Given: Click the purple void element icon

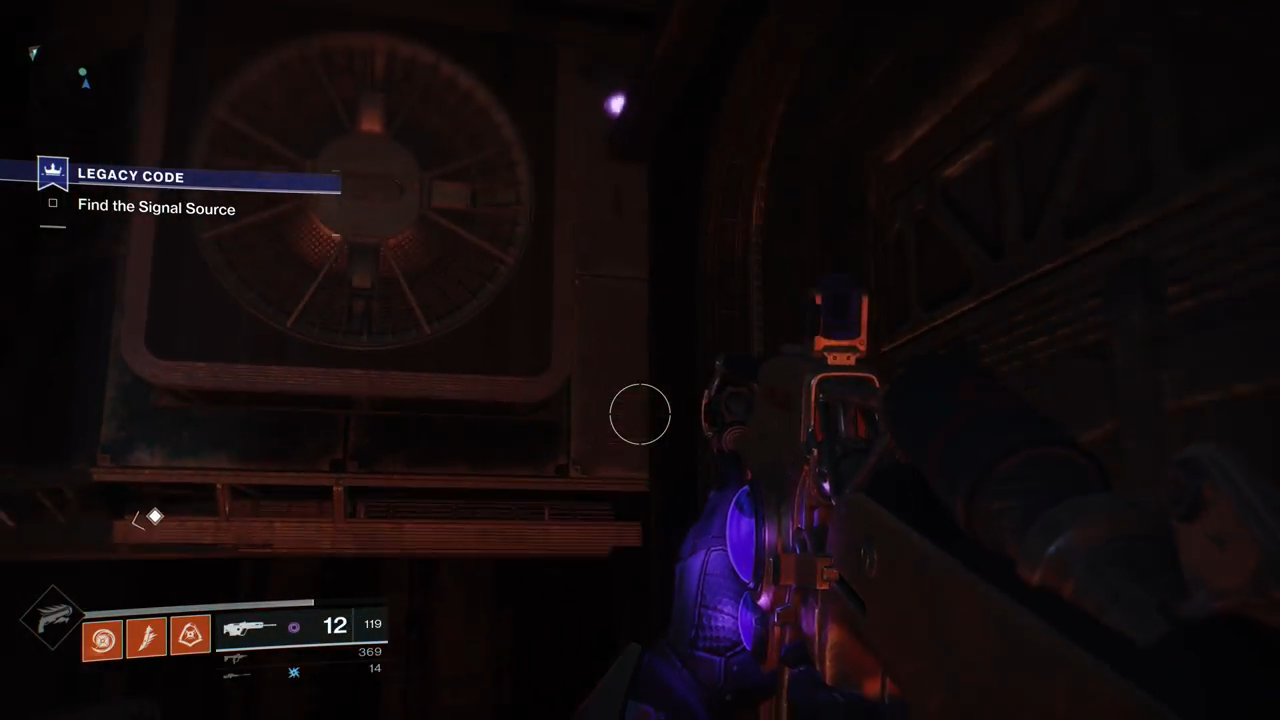Looking at the screenshot, I should click(x=293, y=628).
